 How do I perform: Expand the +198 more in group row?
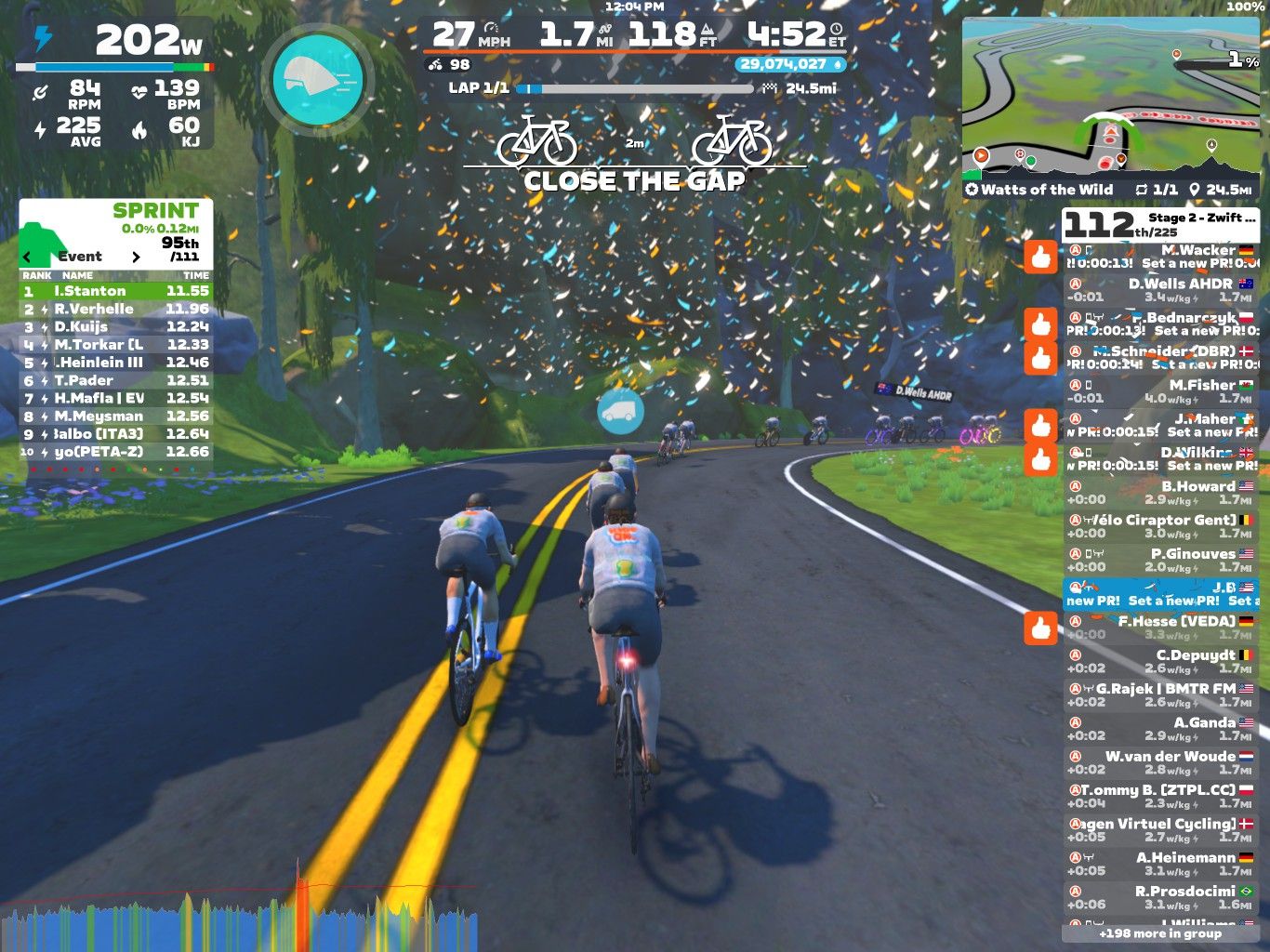tap(1159, 933)
